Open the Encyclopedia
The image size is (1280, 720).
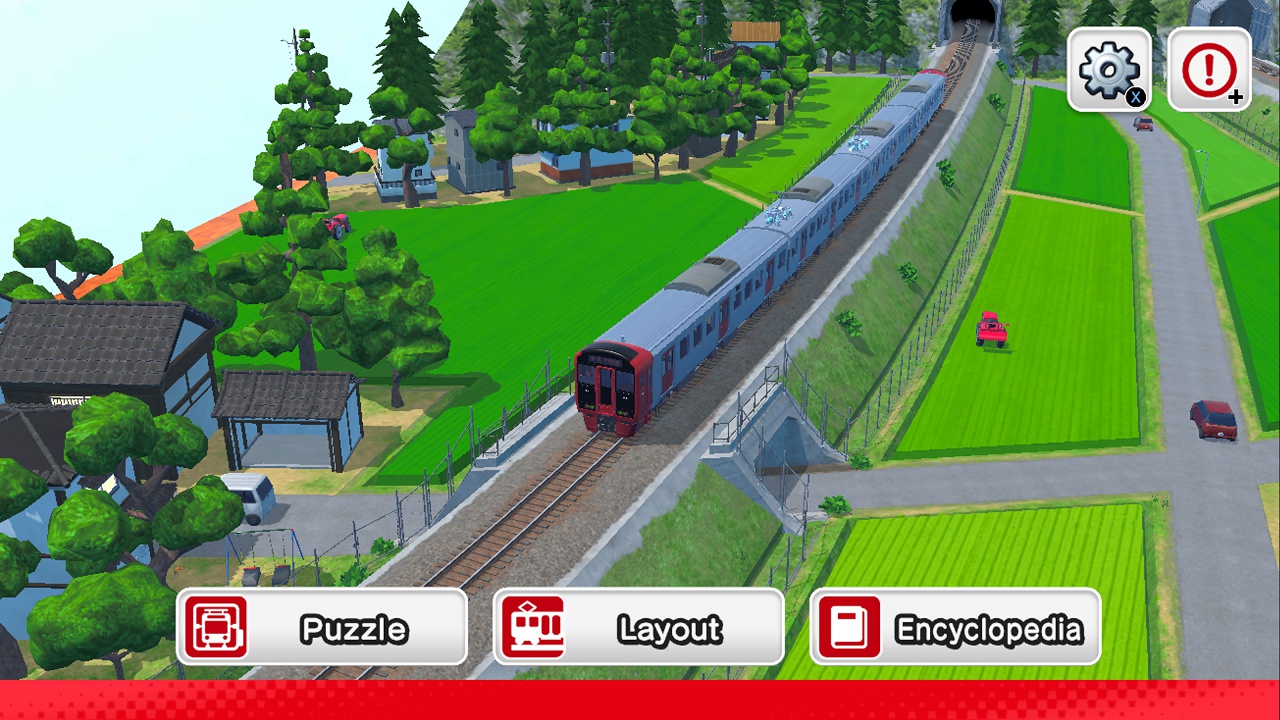click(956, 627)
